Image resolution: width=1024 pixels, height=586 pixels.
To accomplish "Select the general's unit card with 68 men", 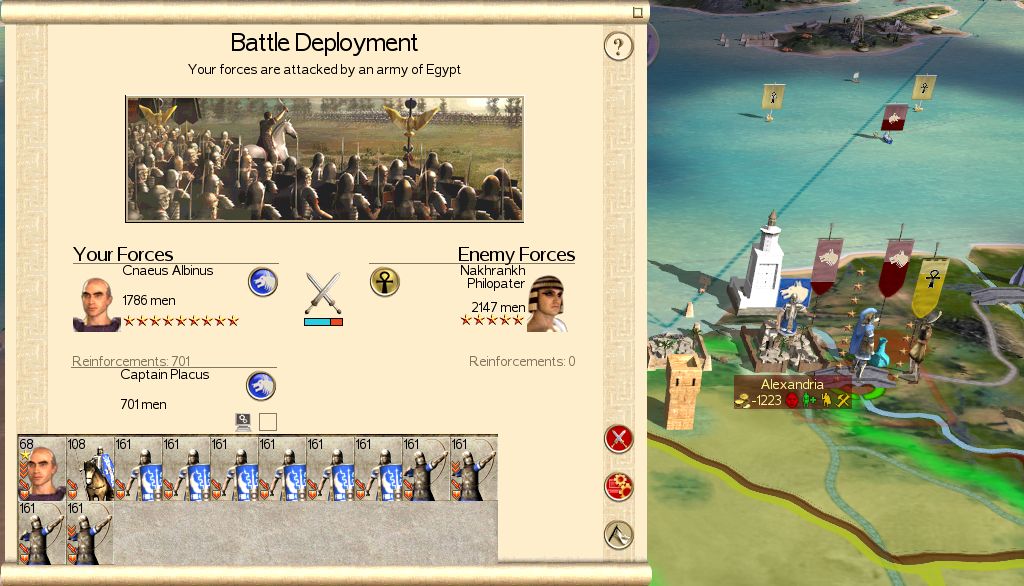I will (x=42, y=468).
